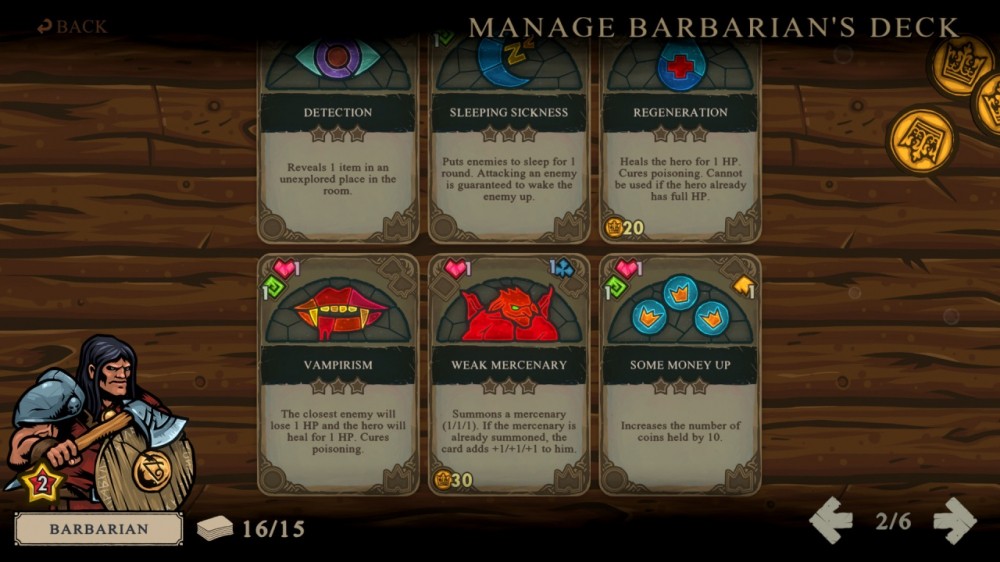This screenshot has height=562, width=1000.
Task: Select the Some Money Up card
Action: 680,375
